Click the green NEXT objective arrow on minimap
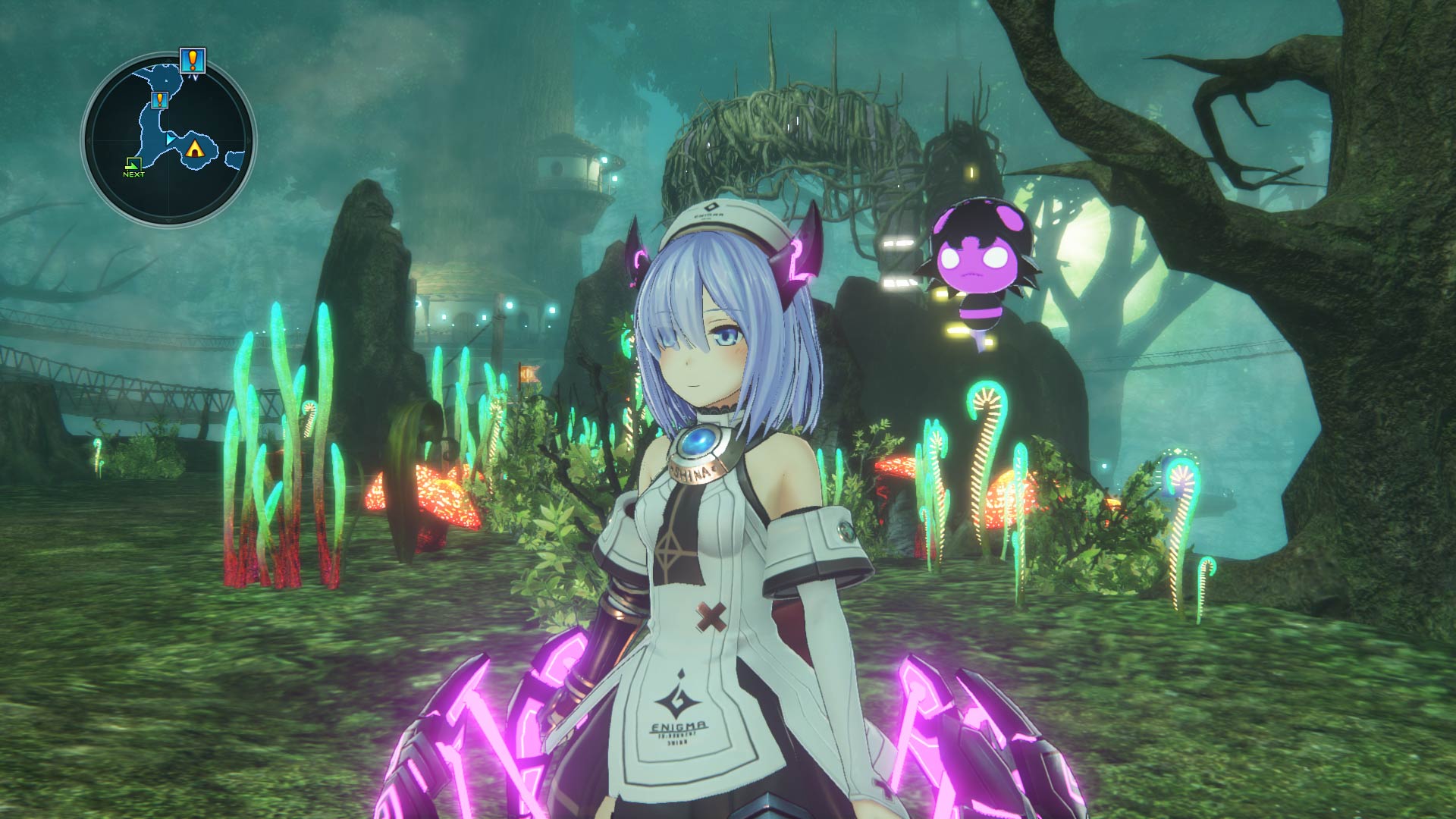1456x819 pixels. pos(133,165)
